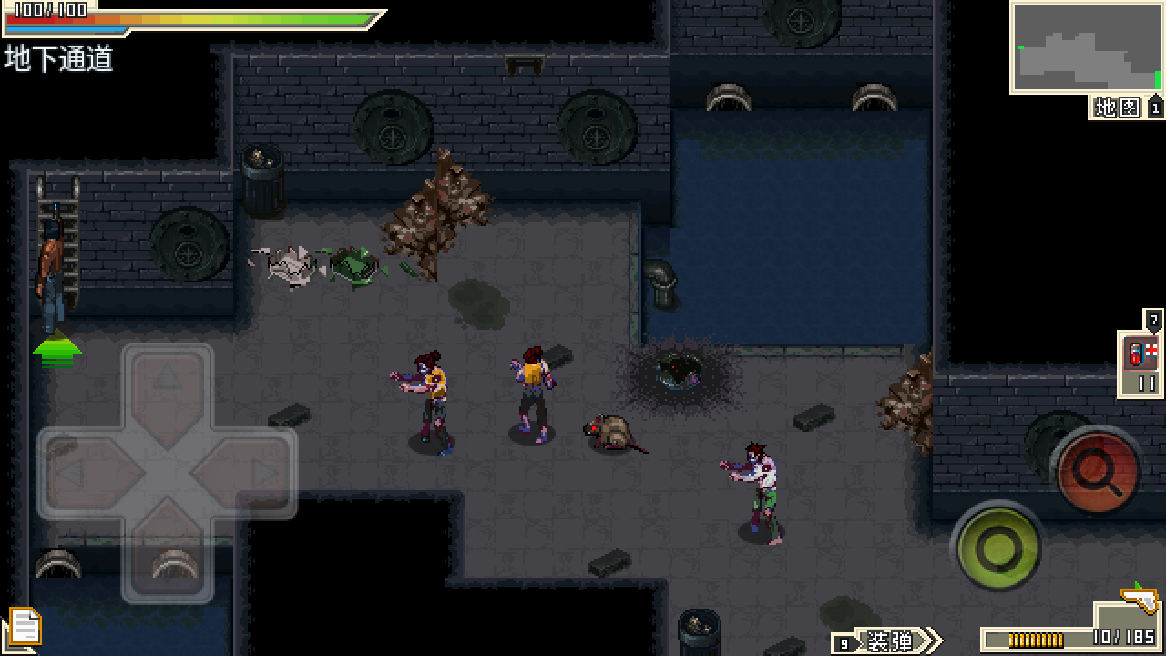1166x656 pixels.
Task: Tap the 地图 map label button
Action: 1117,108
